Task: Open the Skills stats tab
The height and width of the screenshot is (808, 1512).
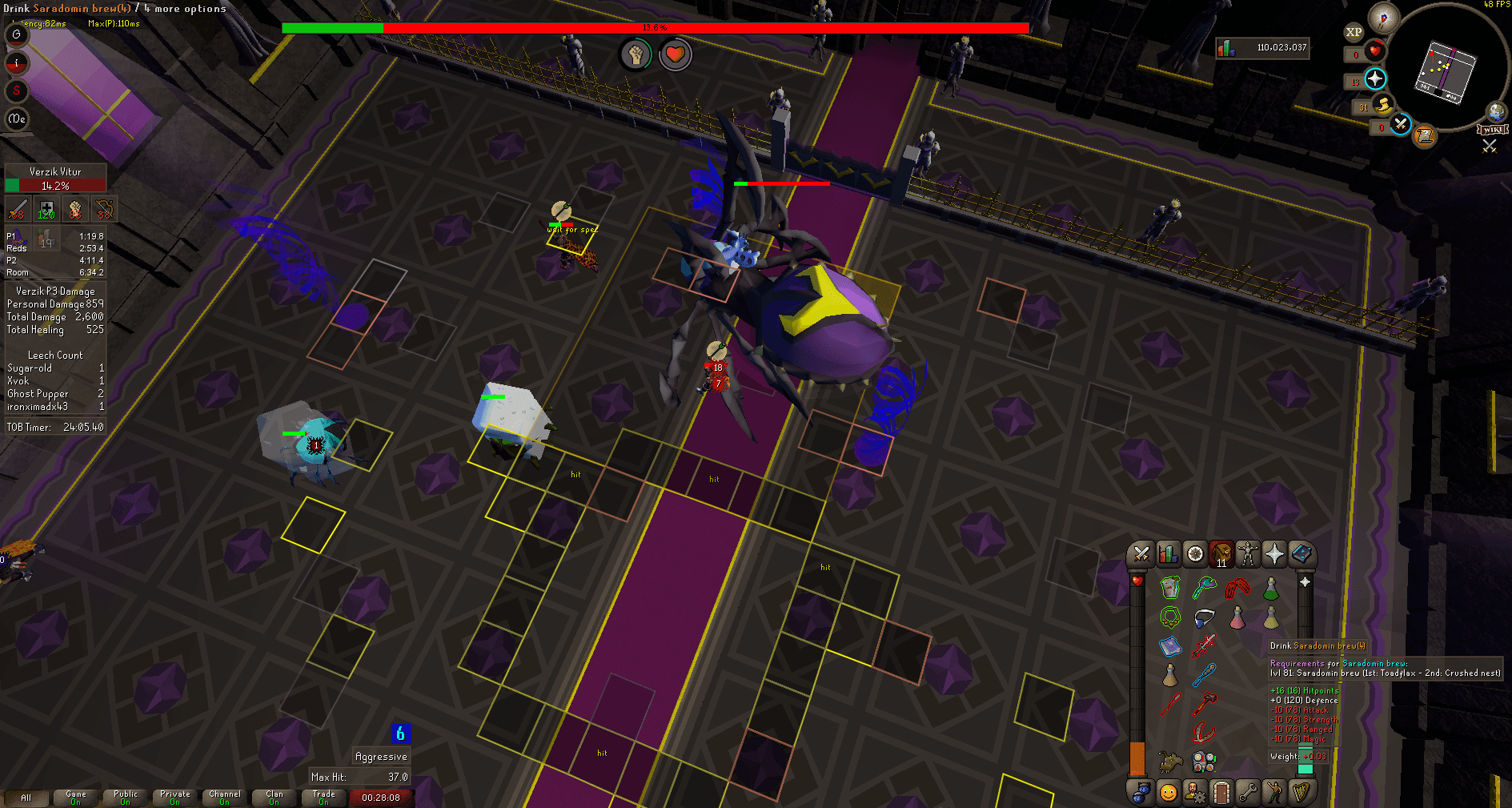Action: point(1167,554)
